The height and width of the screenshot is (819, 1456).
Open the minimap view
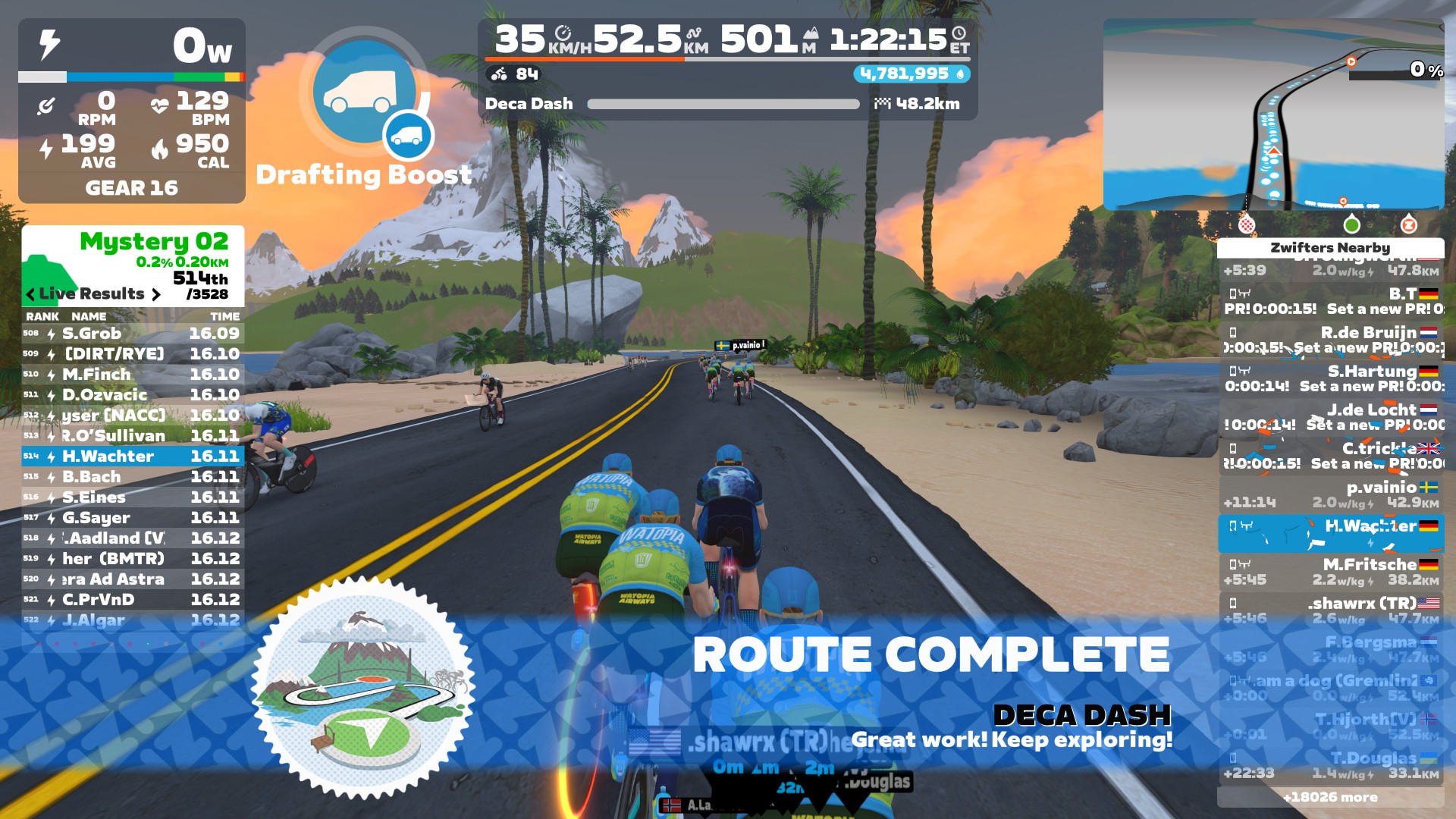tap(1272, 114)
